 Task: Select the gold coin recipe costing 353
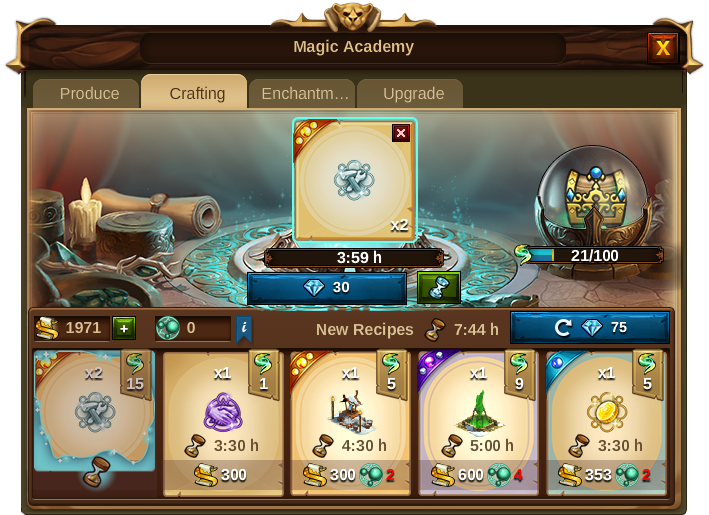605,422
